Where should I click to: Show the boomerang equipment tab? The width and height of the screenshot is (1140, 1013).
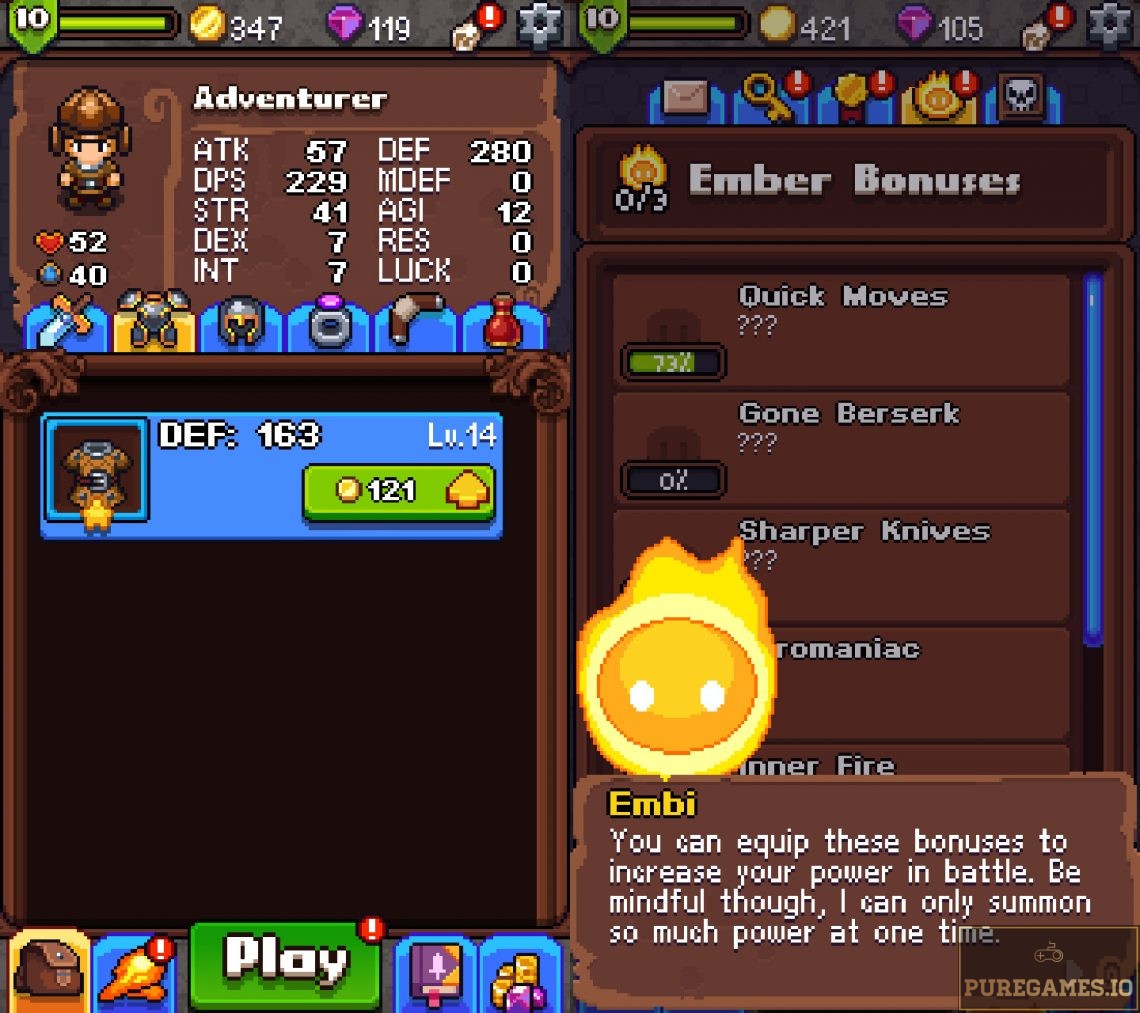click(x=416, y=323)
